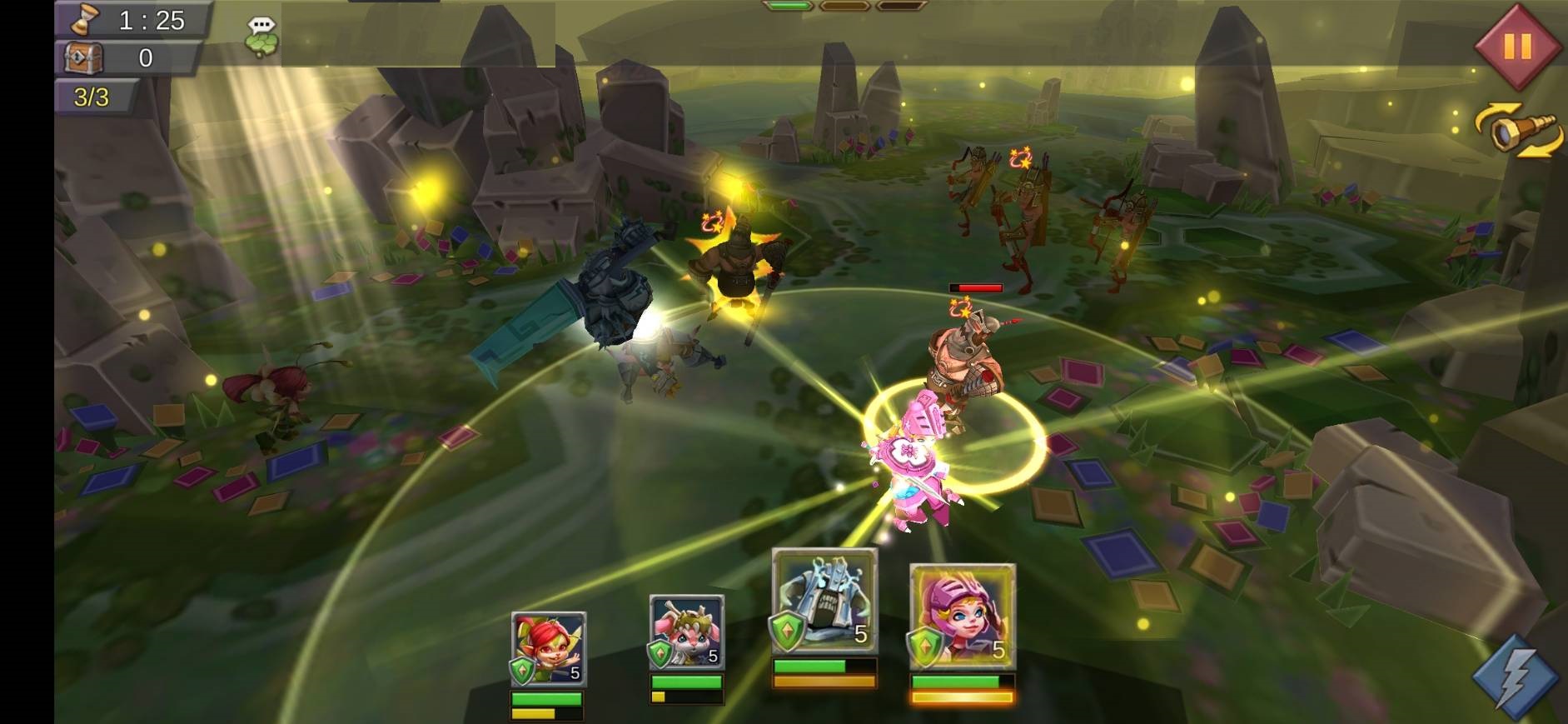Screen dimensions: 1568x724
Task: Activate the armored stone knight hero skill
Action: click(x=824, y=601)
